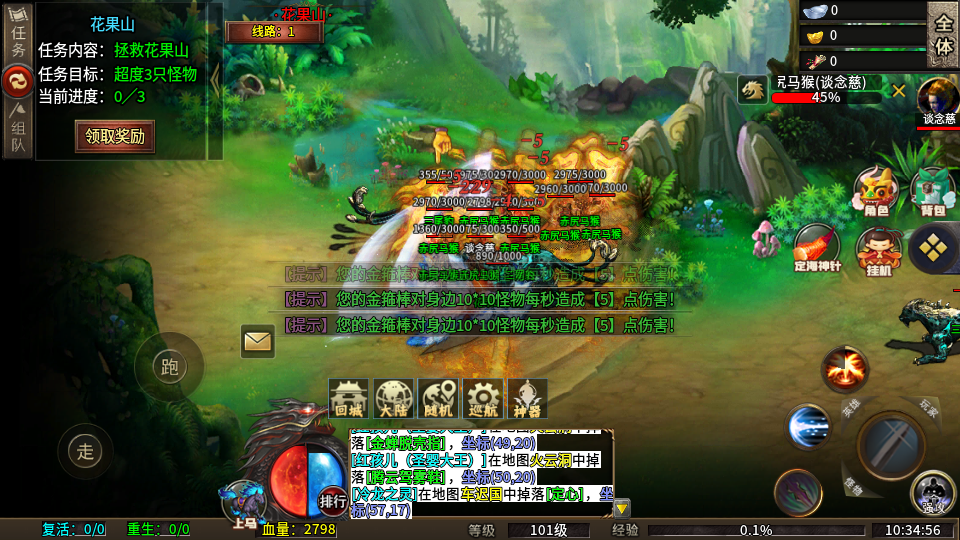Toggle 挂机 auto-battle
This screenshot has height=540, width=960.
(x=877, y=250)
